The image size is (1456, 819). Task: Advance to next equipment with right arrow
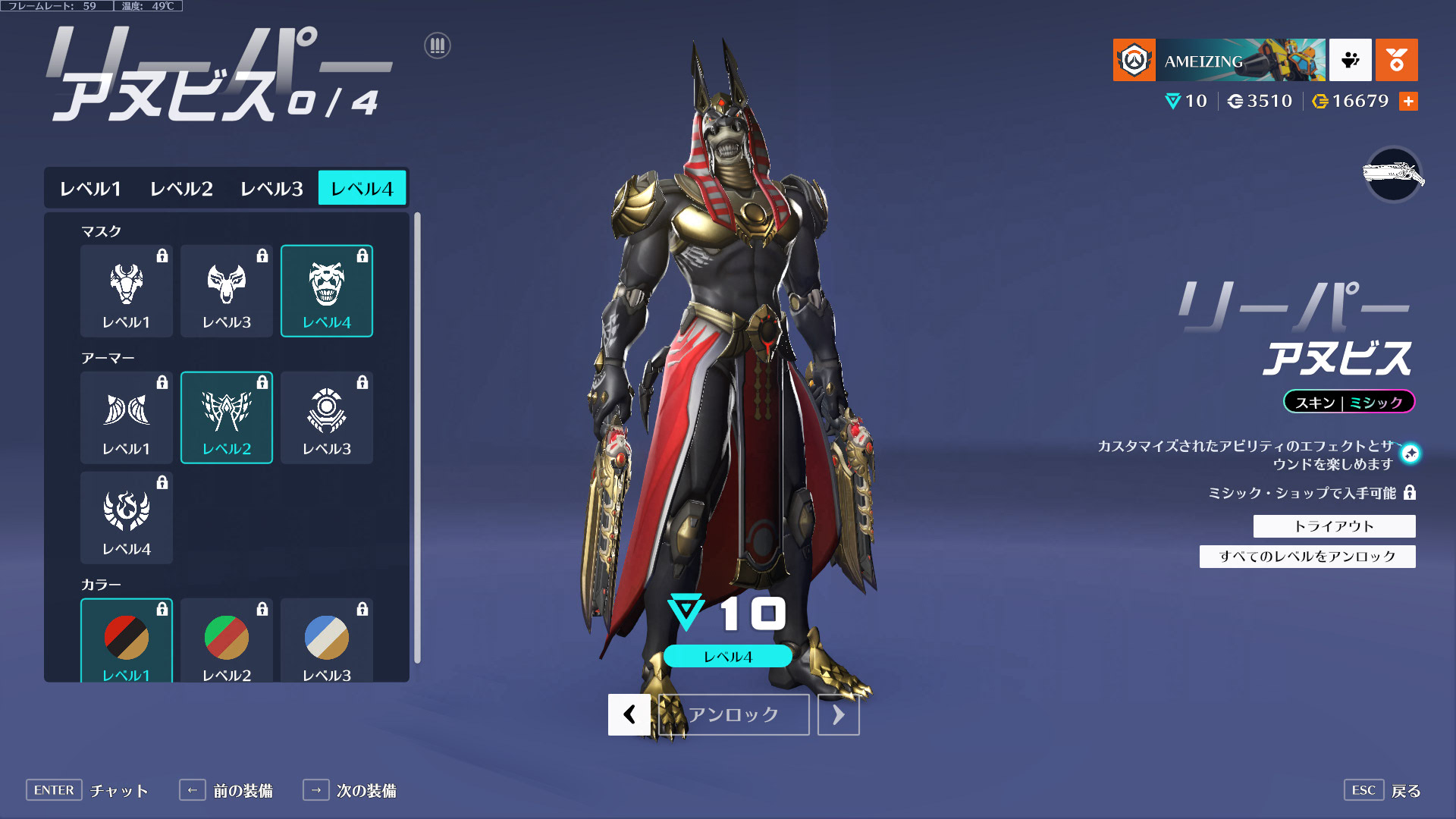838,714
